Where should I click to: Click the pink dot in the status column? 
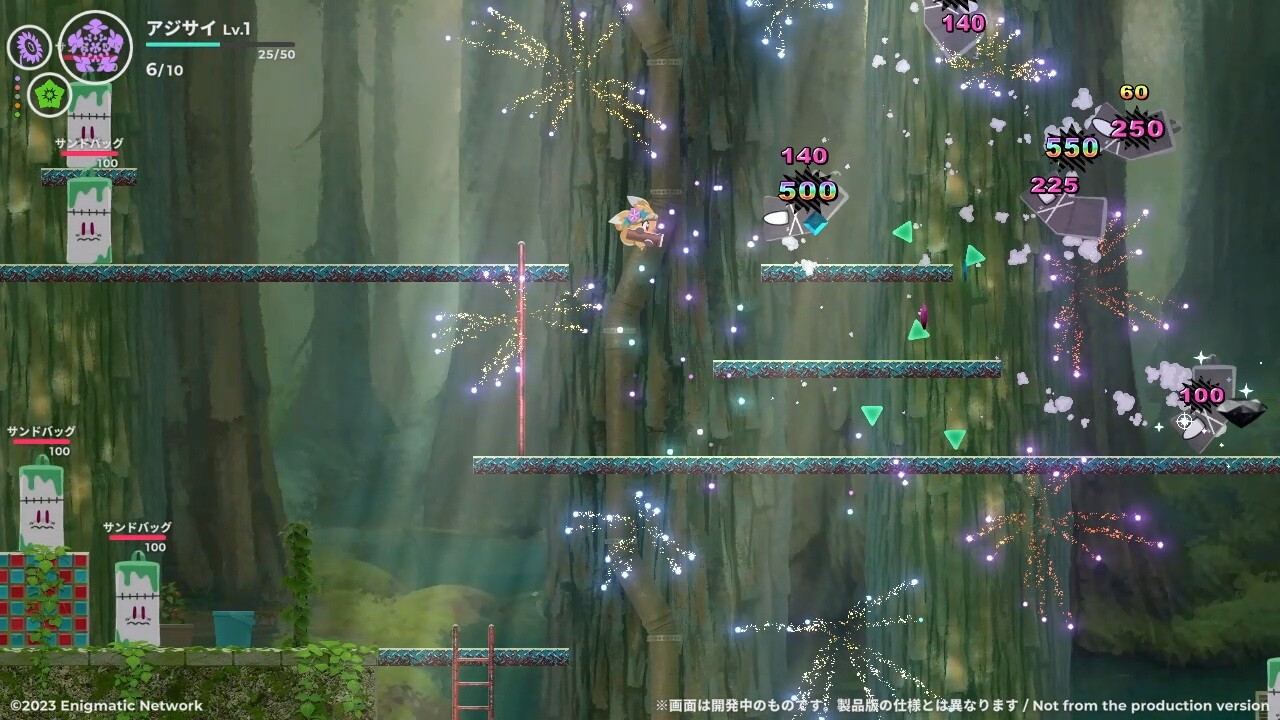pos(17,88)
